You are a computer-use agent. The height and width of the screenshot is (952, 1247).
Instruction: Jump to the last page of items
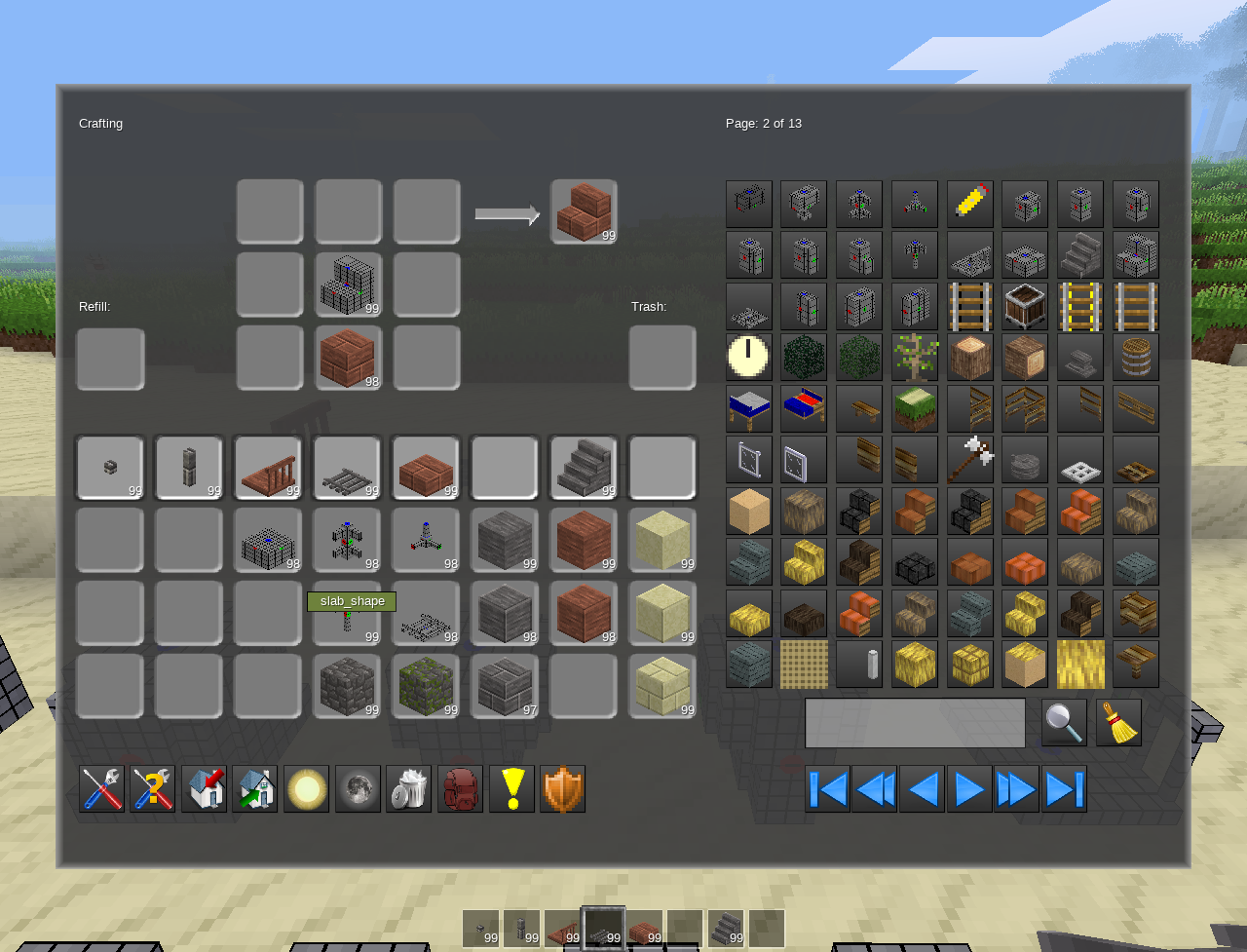point(1061,788)
